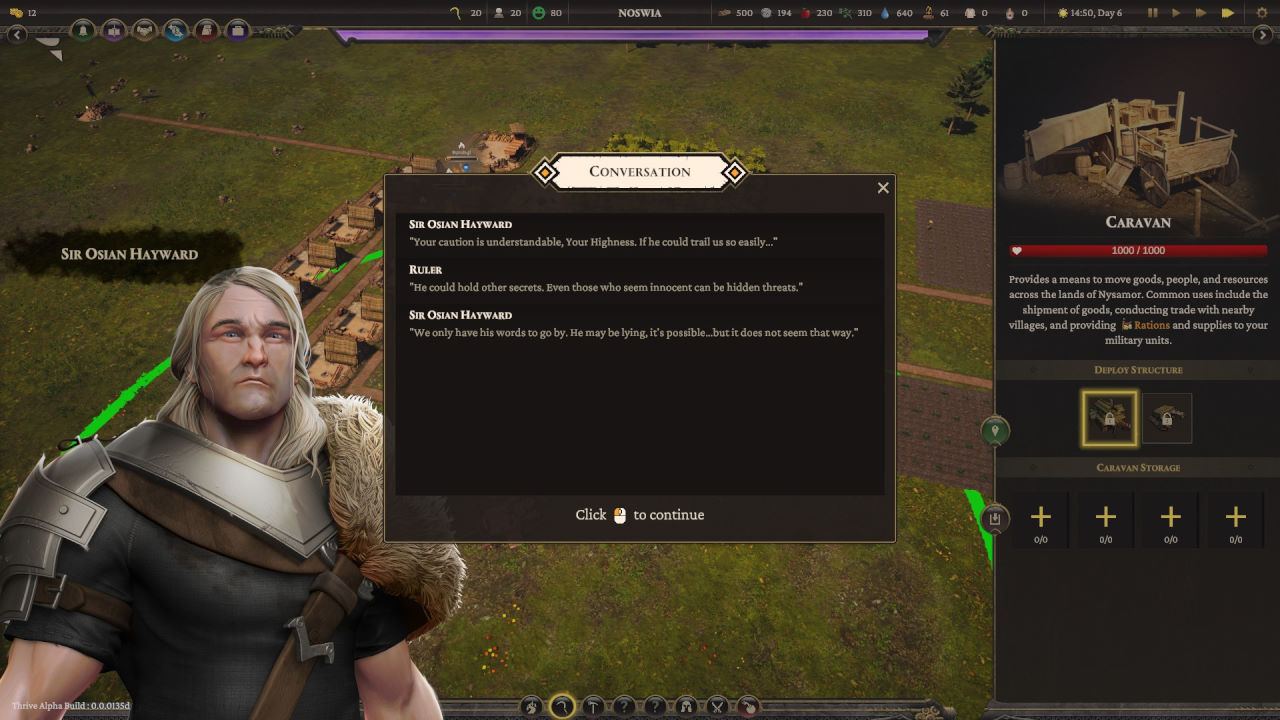
Task: Click the left arrow below top bar
Action: click(x=17, y=35)
